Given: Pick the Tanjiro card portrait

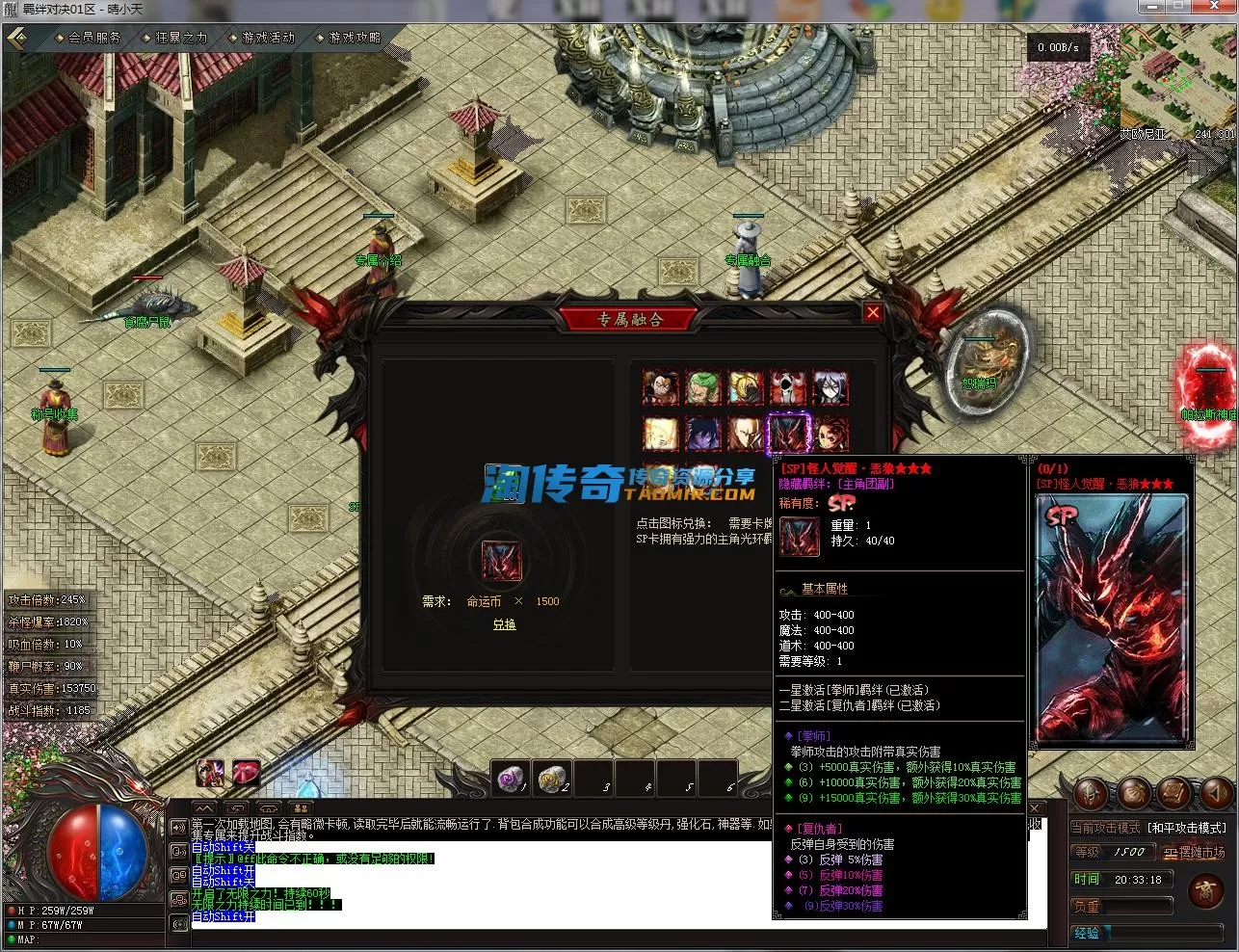Looking at the screenshot, I should [x=830, y=434].
